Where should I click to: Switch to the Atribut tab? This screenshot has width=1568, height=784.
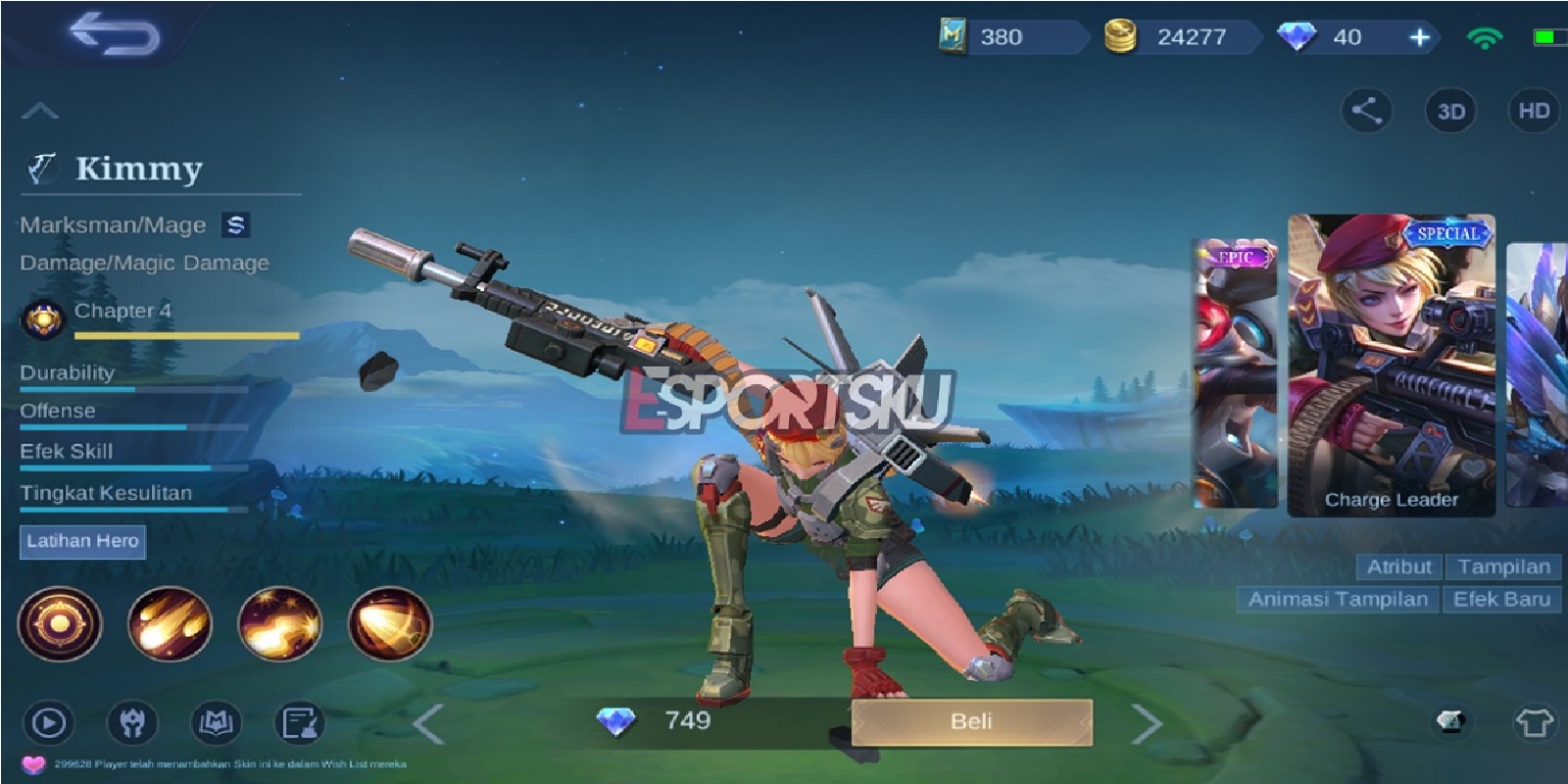pyautogui.click(x=1401, y=566)
